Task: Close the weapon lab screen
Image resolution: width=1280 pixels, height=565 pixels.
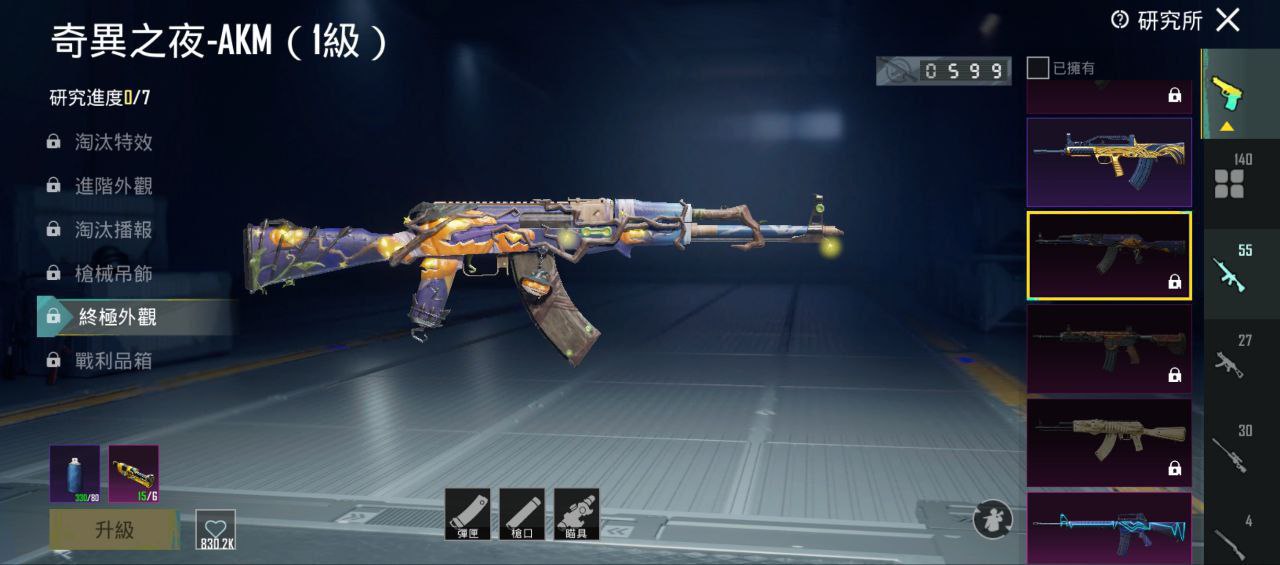Action: click(x=1227, y=19)
